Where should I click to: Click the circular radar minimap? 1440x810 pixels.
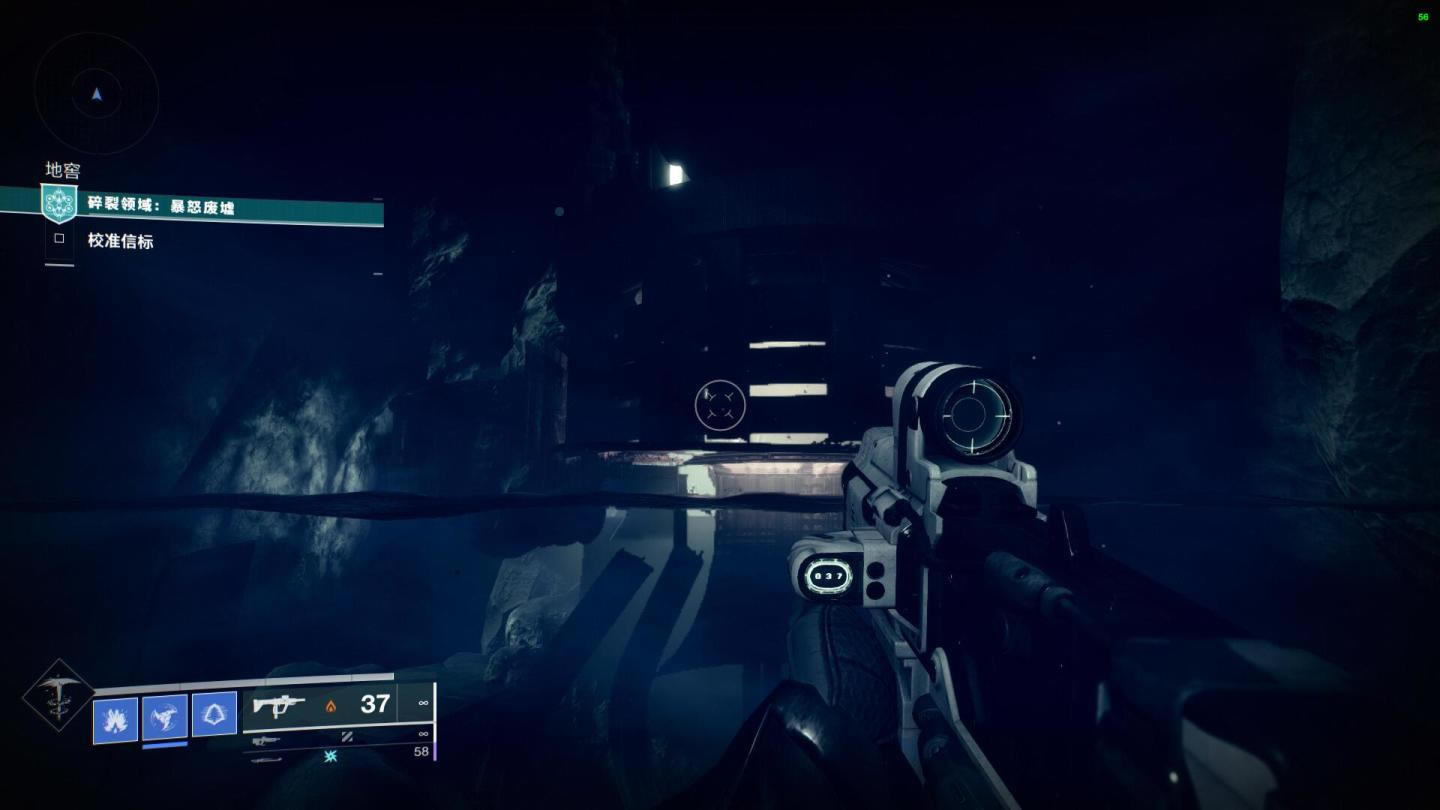(96, 93)
